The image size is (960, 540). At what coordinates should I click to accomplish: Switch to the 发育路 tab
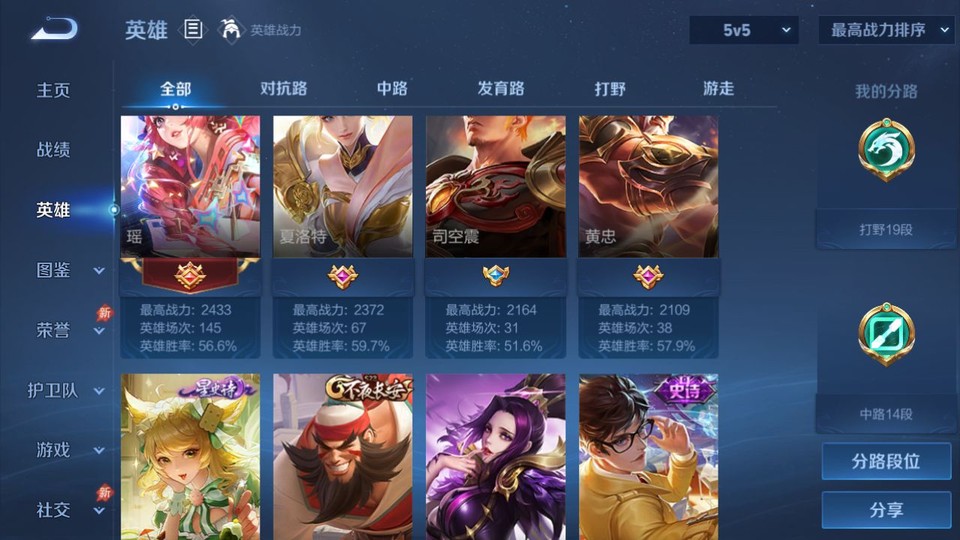pyautogui.click(x=501, y=89)
